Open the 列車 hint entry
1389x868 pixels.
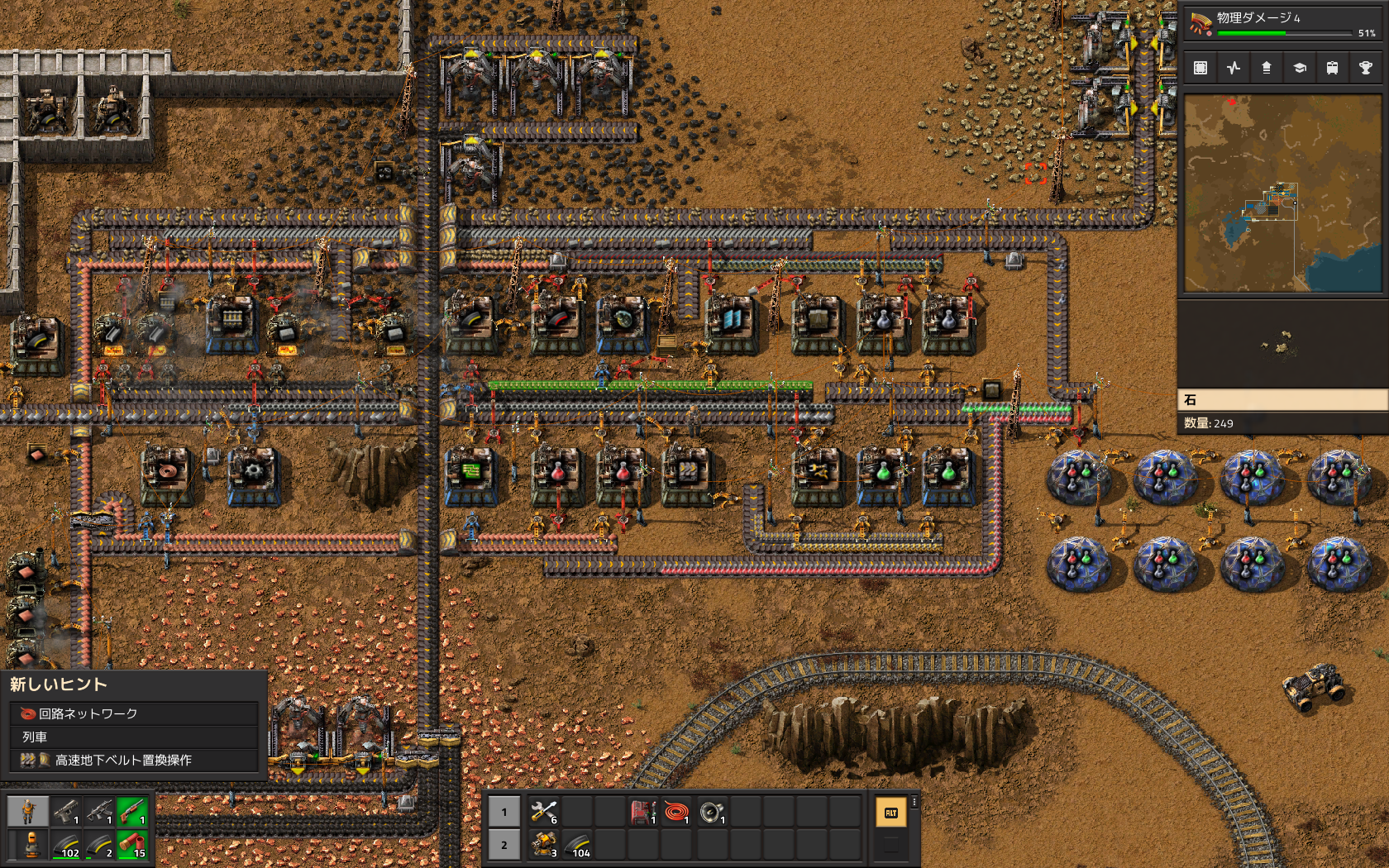(134, 737)
